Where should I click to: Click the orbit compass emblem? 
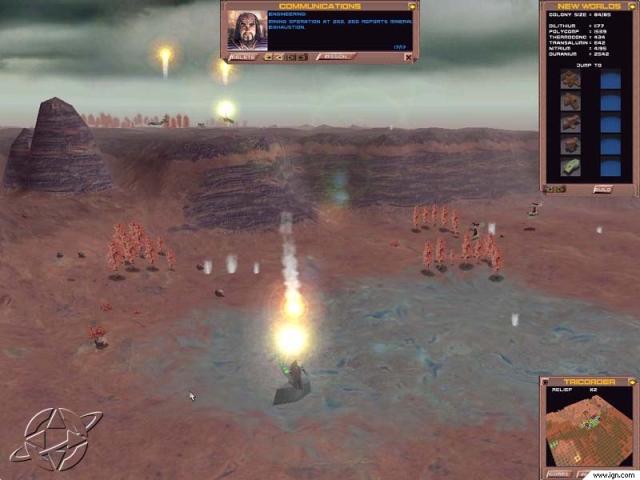click(x=55, y=438)
